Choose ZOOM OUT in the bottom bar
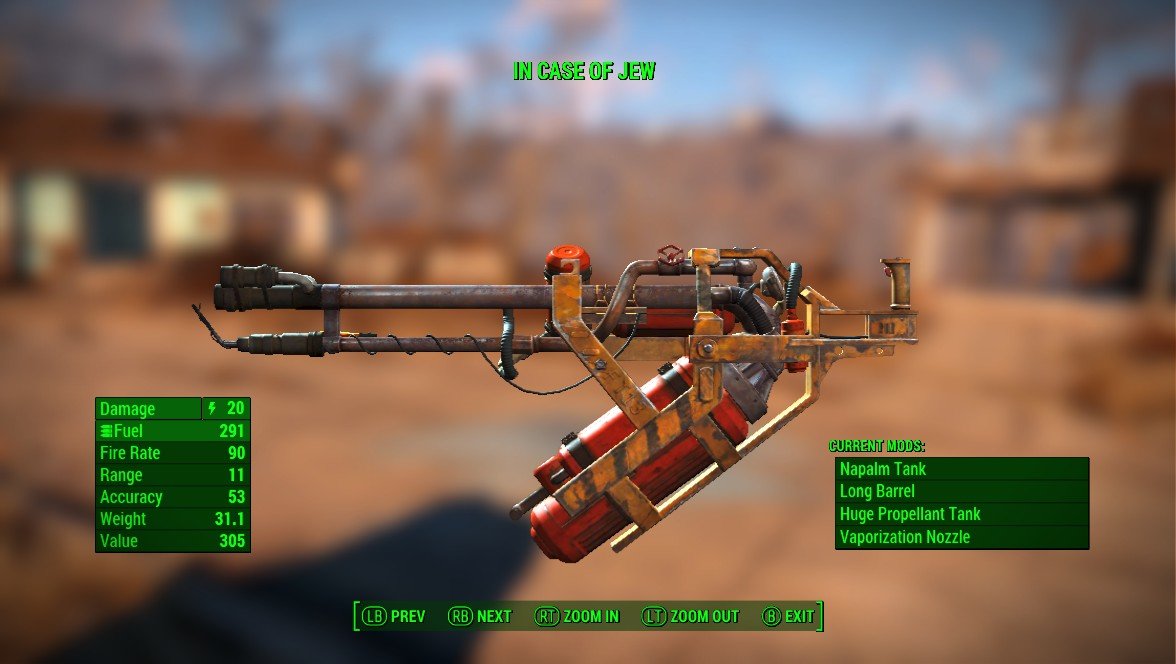 (690, 616)
